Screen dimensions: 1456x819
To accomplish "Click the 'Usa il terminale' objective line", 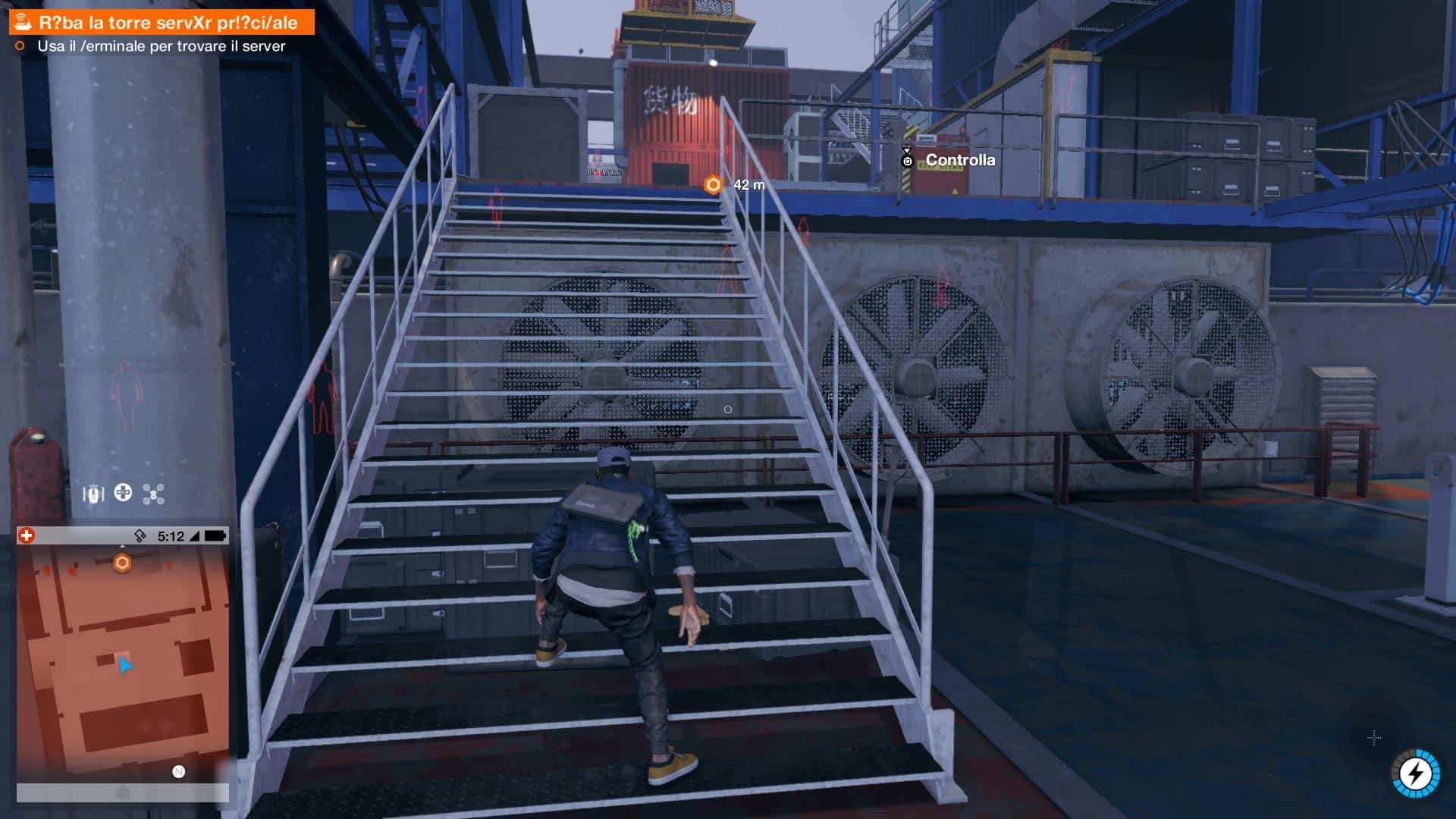I will (161, 46).
